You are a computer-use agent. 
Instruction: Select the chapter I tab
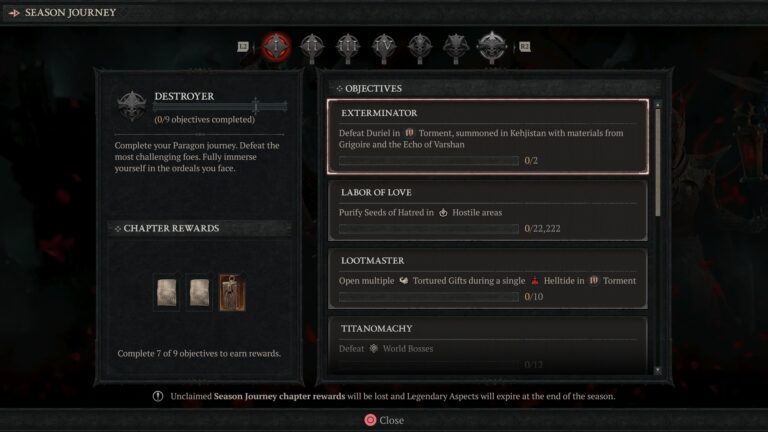pyautogui.click(x=277, y=46)
